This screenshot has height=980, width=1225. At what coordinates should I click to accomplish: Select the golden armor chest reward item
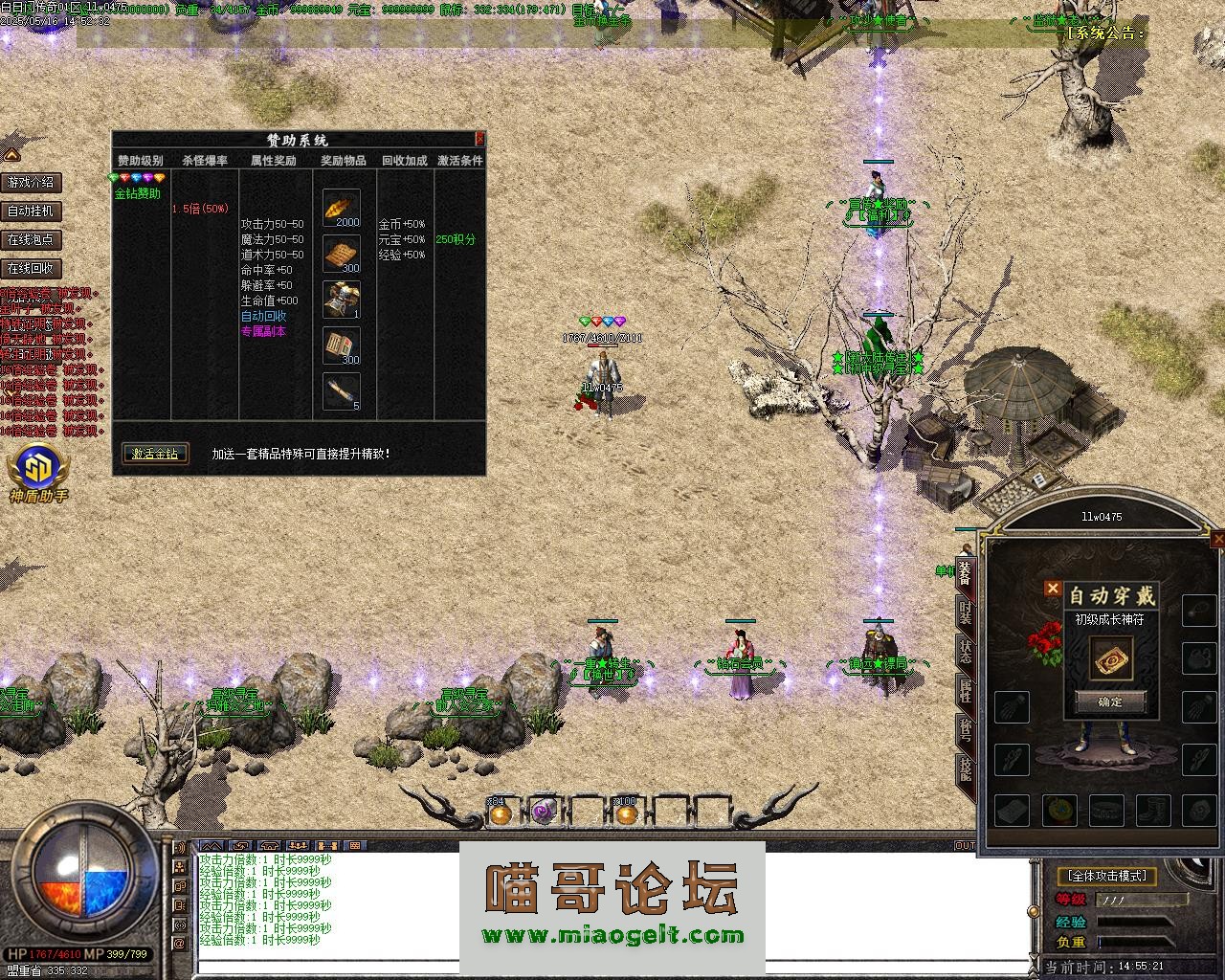point(342,300)
